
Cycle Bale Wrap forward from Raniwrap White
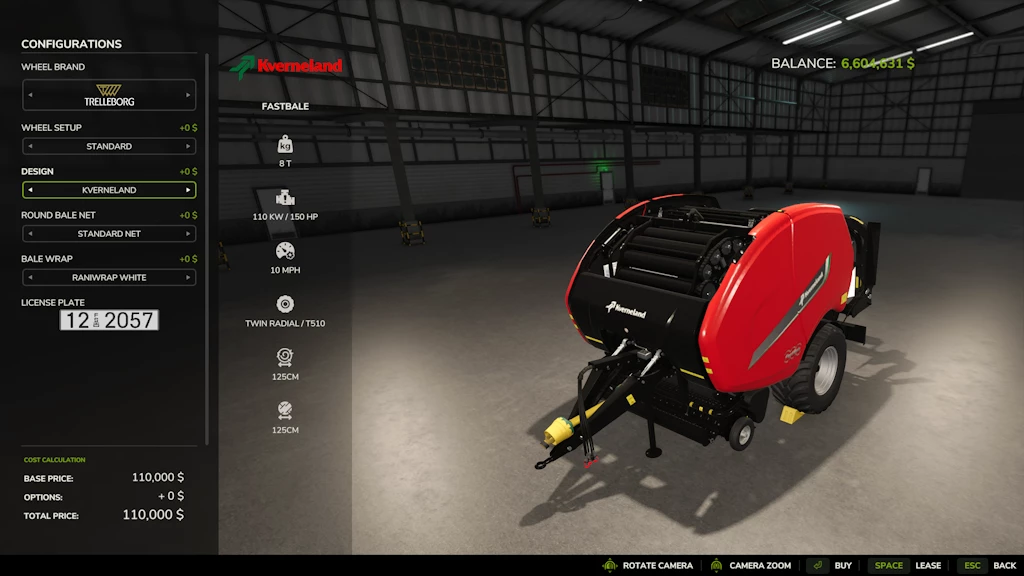click(x=188, y=278)
